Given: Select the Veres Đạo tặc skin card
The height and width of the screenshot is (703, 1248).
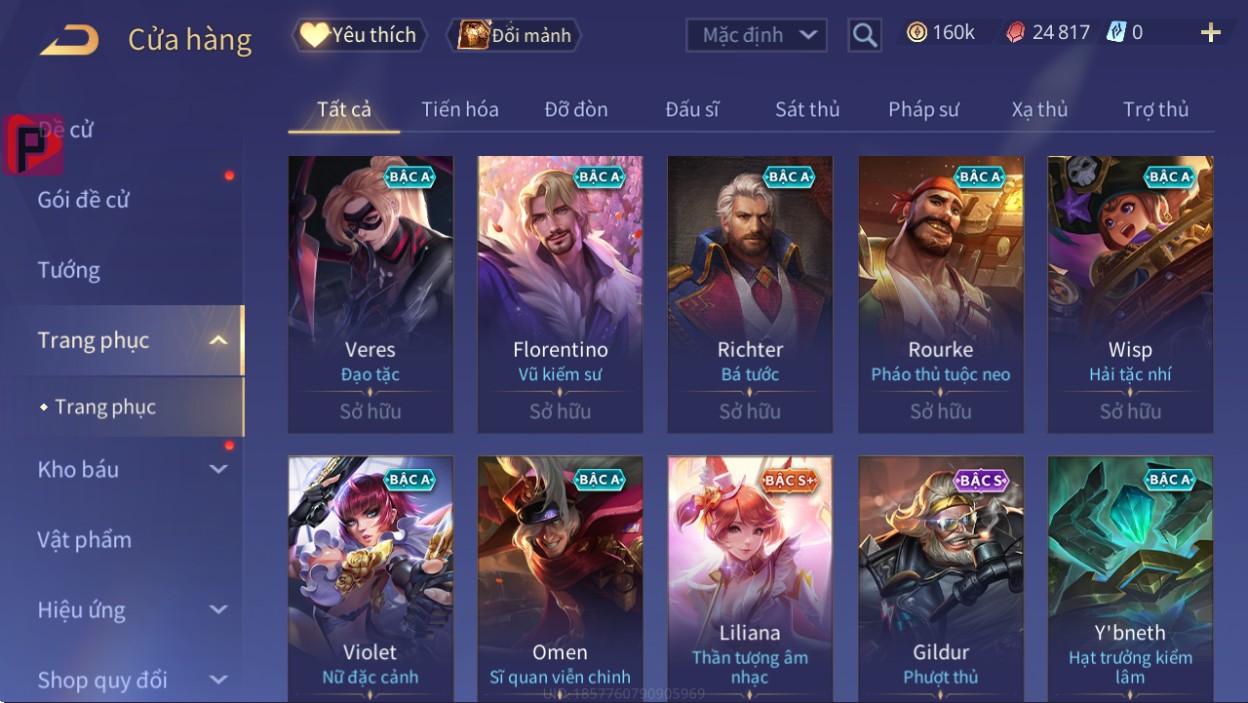Looking at the screenshot, I should 370,294.
